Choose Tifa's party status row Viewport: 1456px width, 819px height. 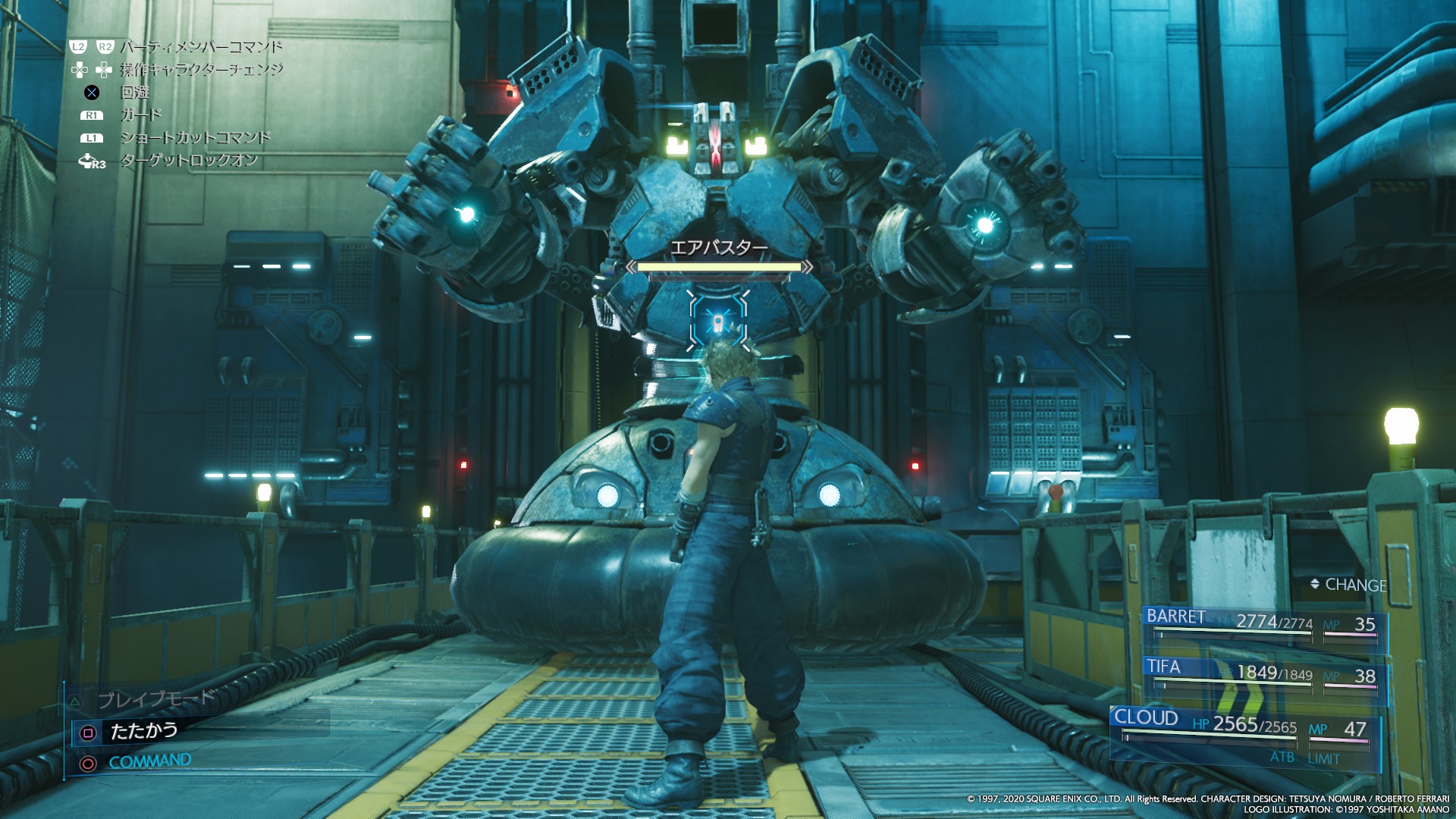pyautogui.click(x=1264, y=673)
